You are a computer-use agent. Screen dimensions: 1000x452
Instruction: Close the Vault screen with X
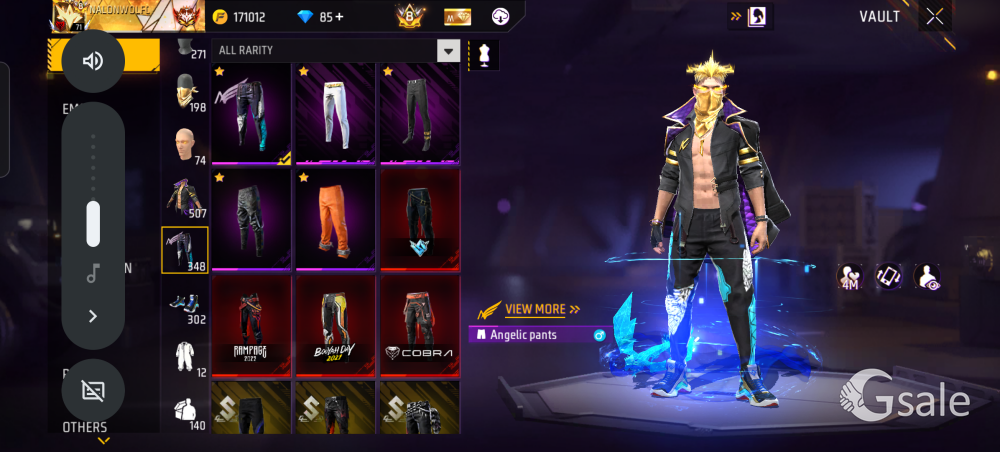point(934,16)
